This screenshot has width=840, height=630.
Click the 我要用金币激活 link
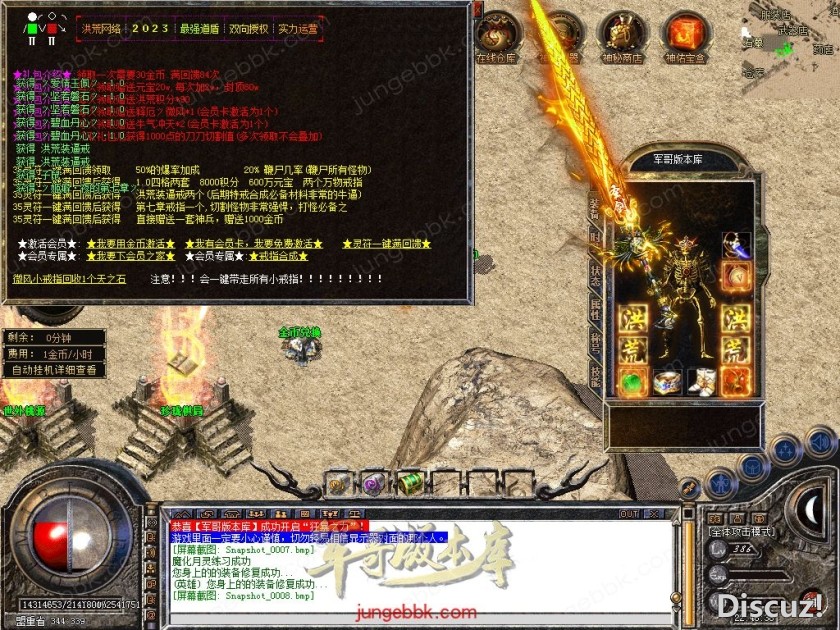click(x=132, y=244)
